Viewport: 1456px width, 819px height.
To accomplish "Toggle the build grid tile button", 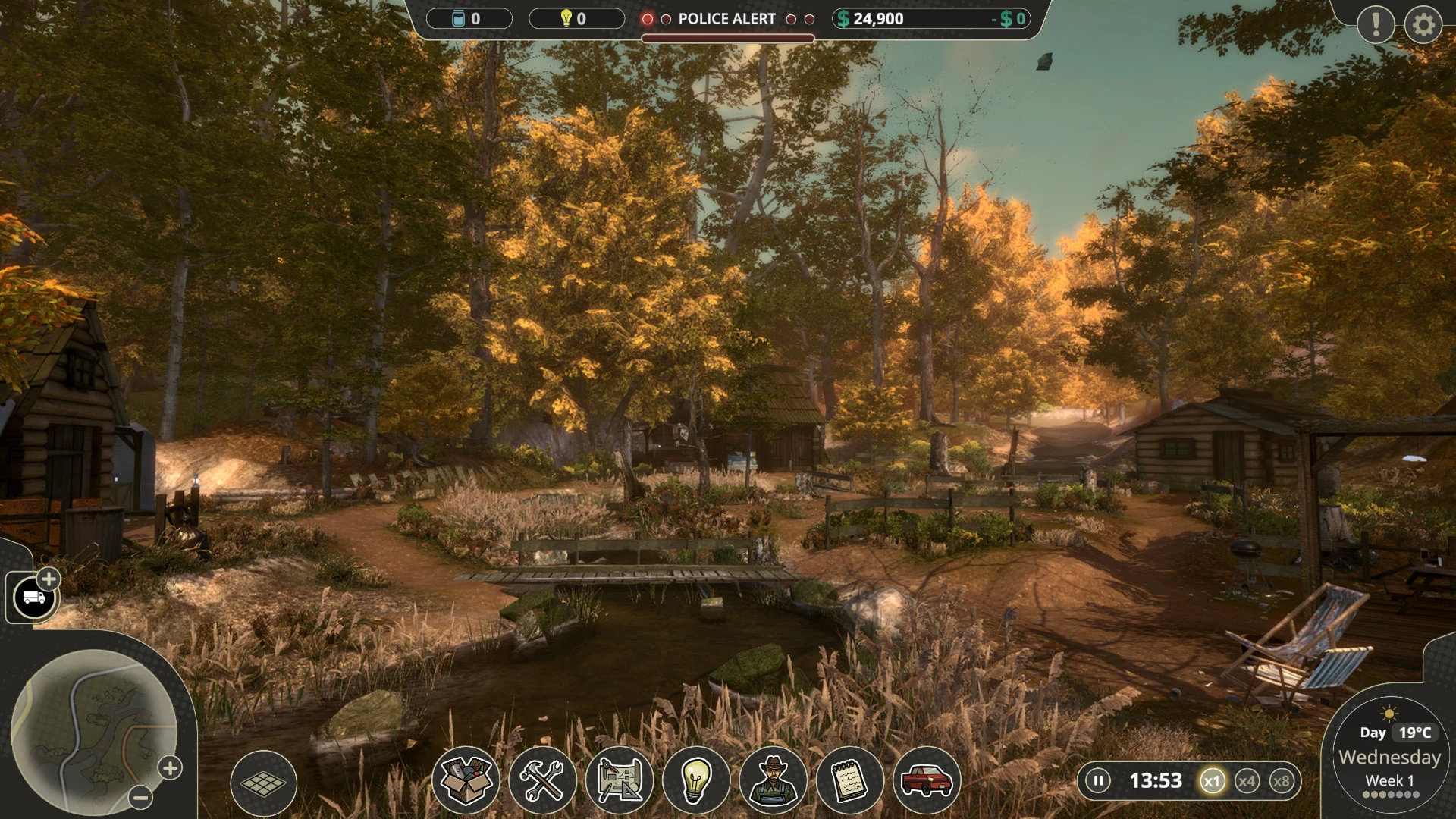I will [263, 783].
